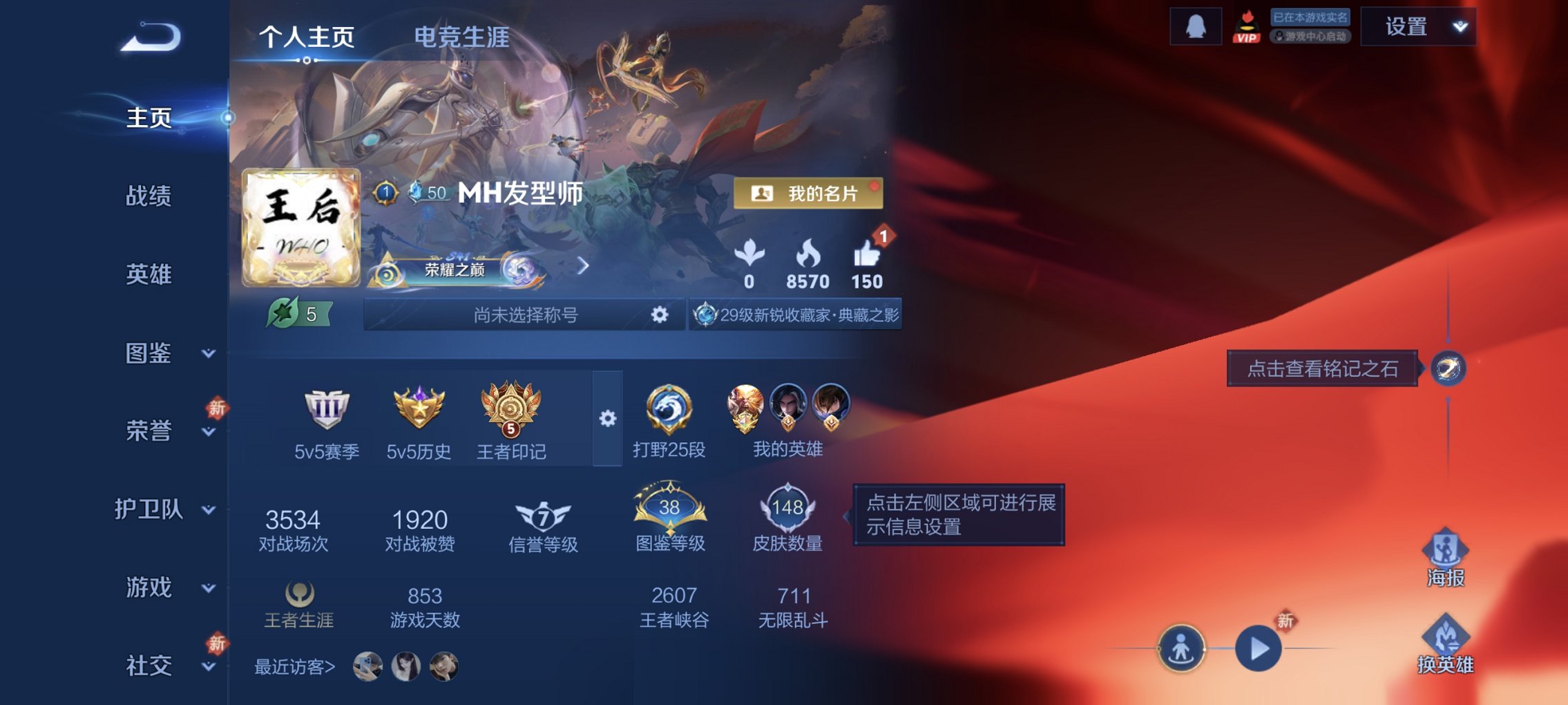This screenshot has height=705, width=1568.
Task: Open title settings via gear next to 尚未选择称号
Action: [660, 314]
